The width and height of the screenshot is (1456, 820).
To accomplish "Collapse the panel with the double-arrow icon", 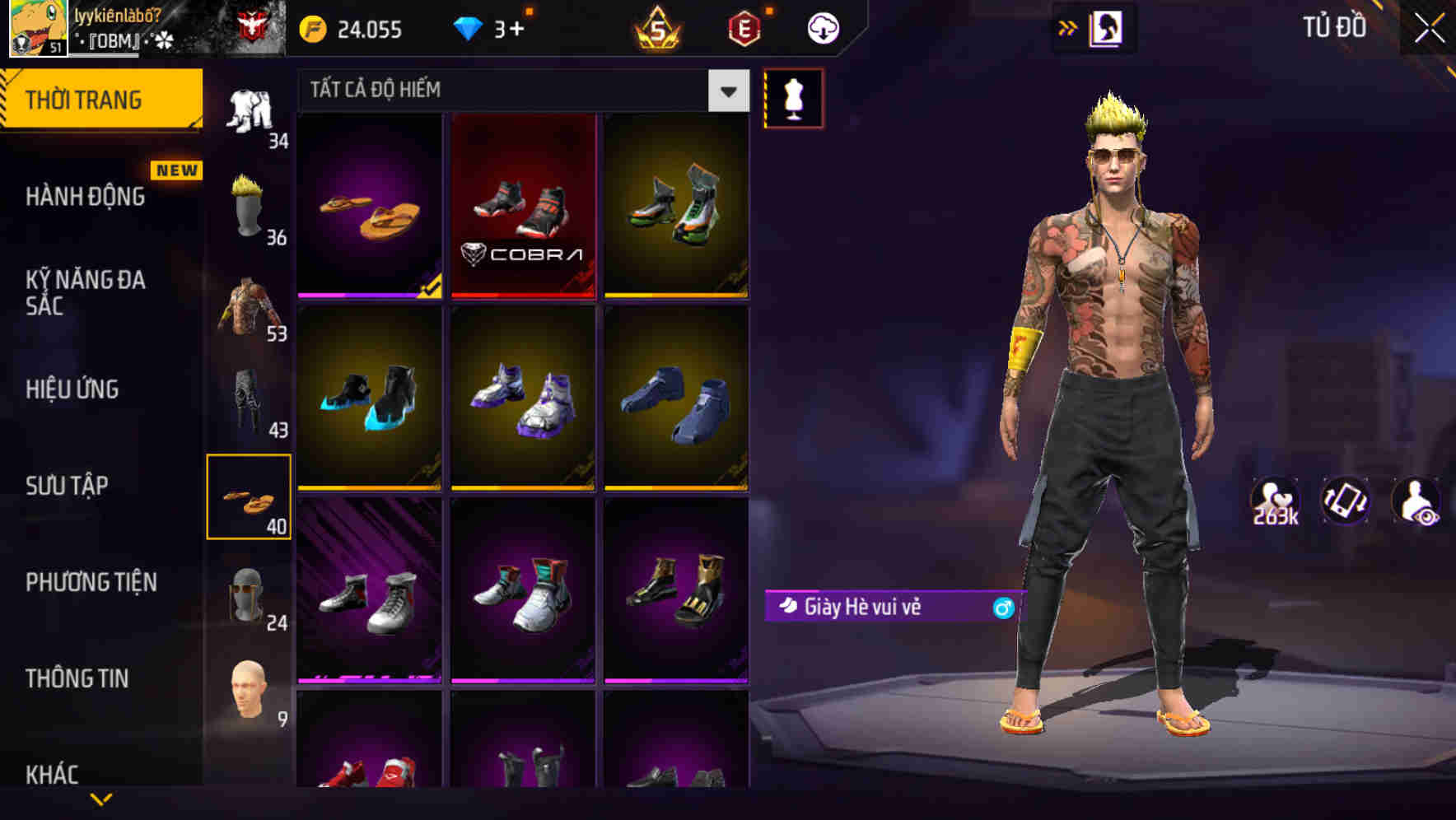I will [x=1069, y=27].
